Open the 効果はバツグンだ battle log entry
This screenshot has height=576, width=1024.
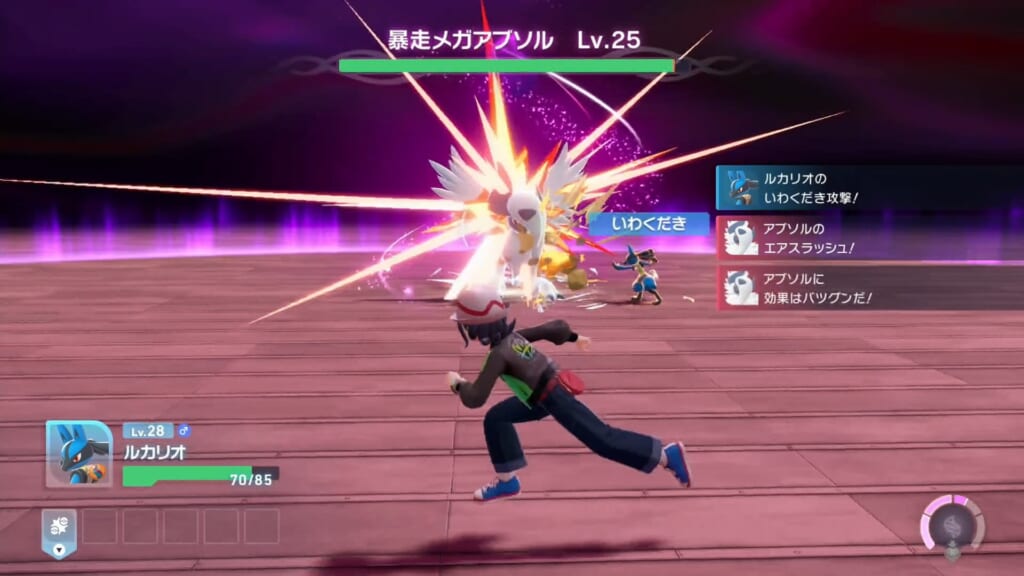(868, 287)
